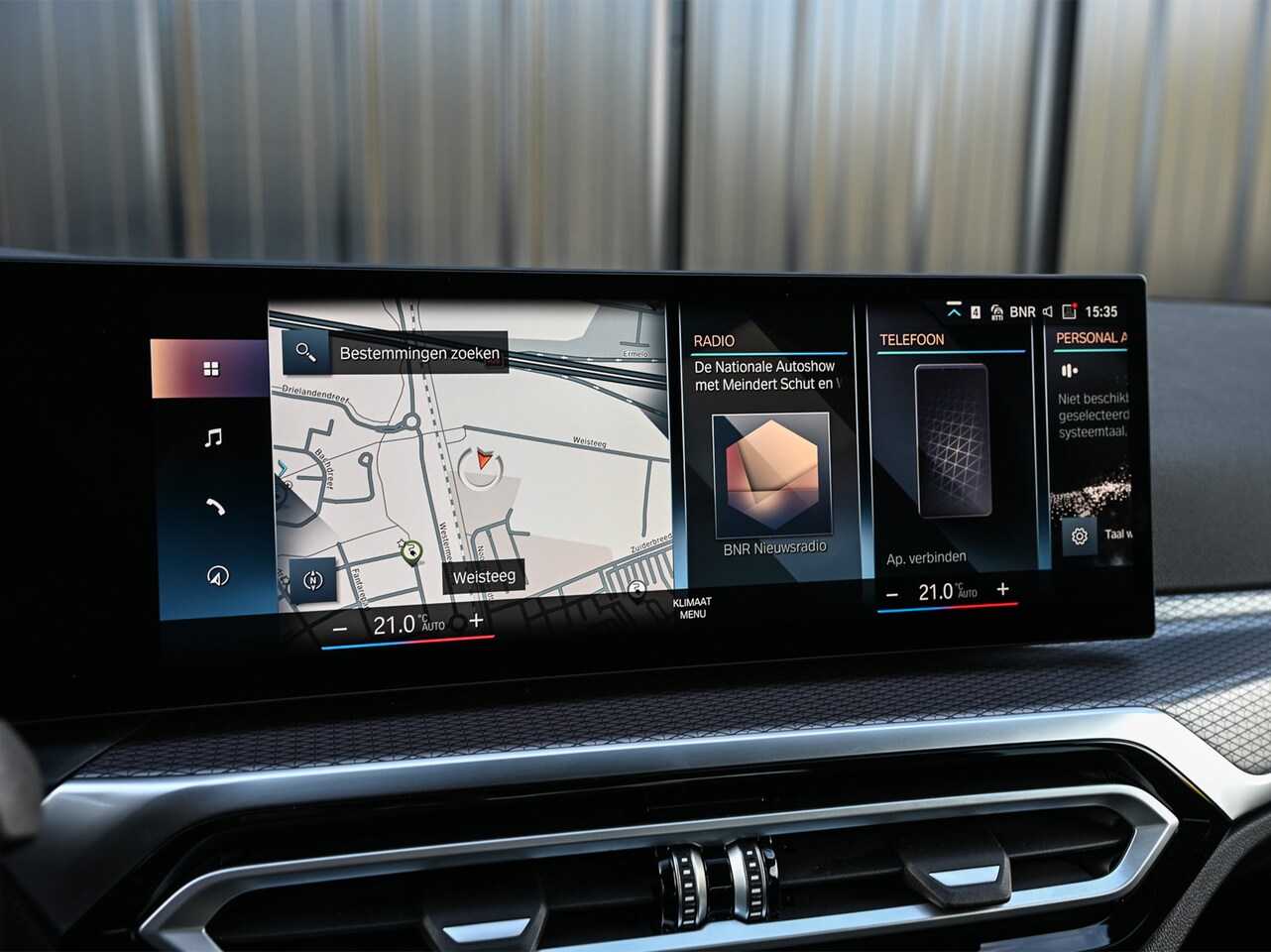Select the BNR Nieuwsradio station artwork
Viewport: 1271px width, 952px height.
[771, 476]
